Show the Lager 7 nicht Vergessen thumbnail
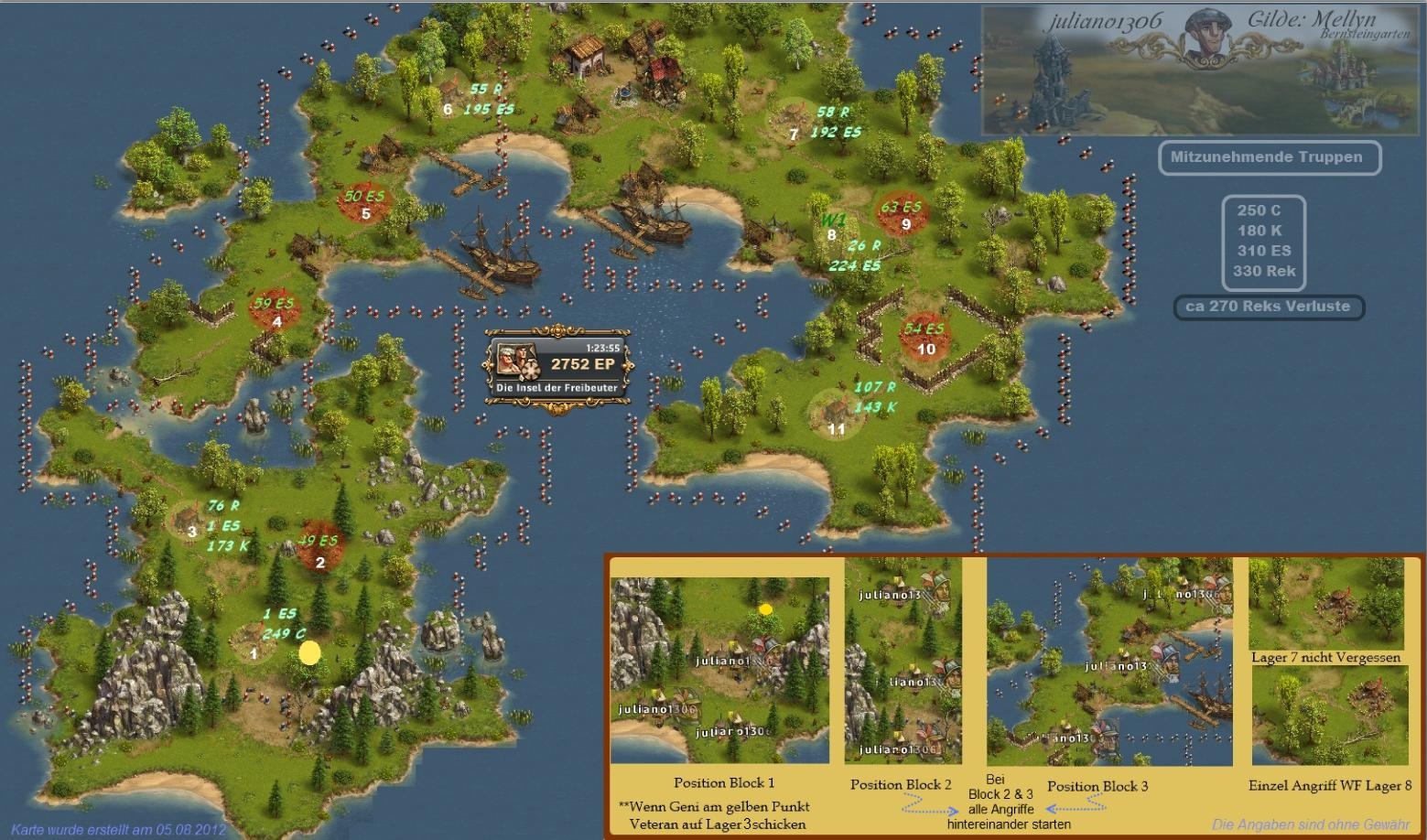This screenshot has height=840, width=1427. pyautogui.click(x=1325, y=604)
